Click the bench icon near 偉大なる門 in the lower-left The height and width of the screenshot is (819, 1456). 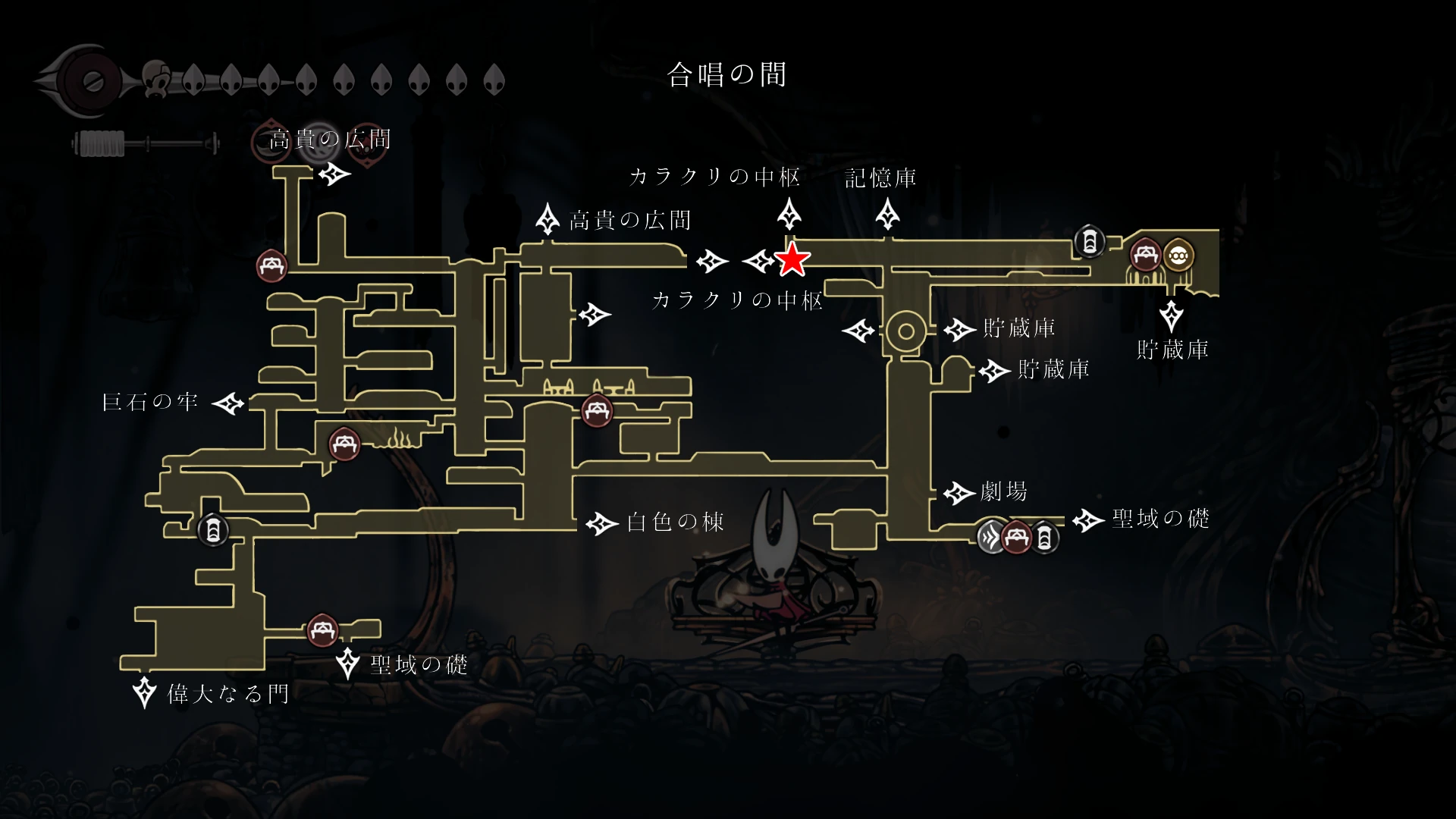click(x=324, y=630)
